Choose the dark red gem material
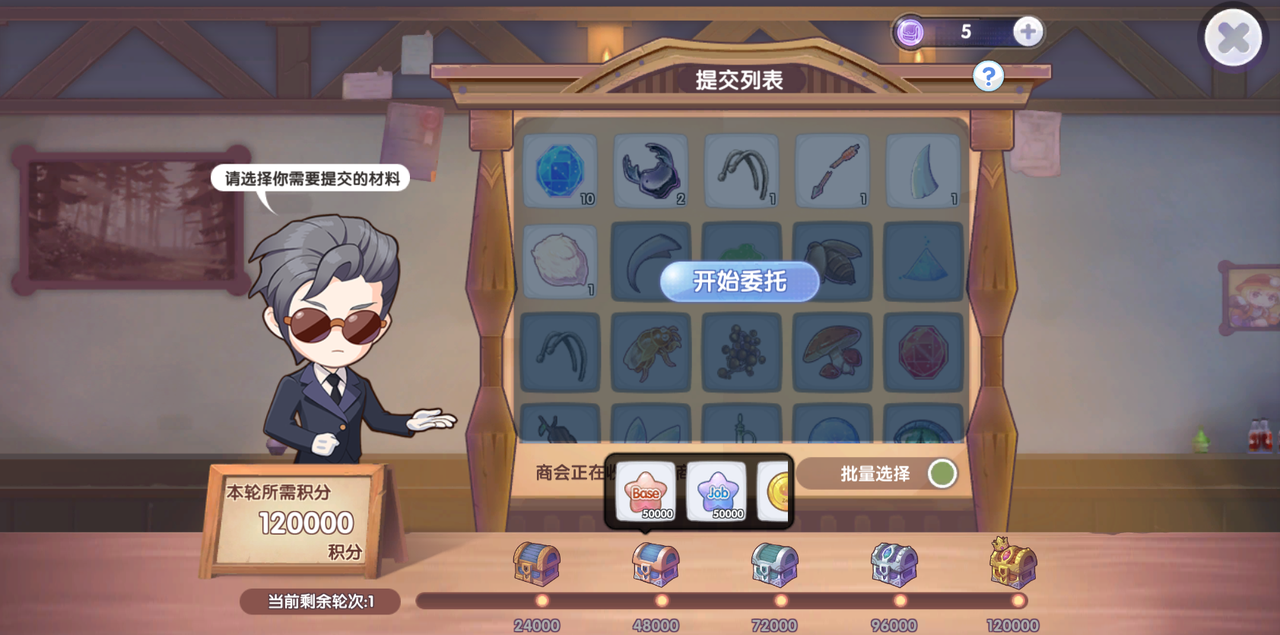Viewport: 1280px width, 635px height. [x=922, y=351]
